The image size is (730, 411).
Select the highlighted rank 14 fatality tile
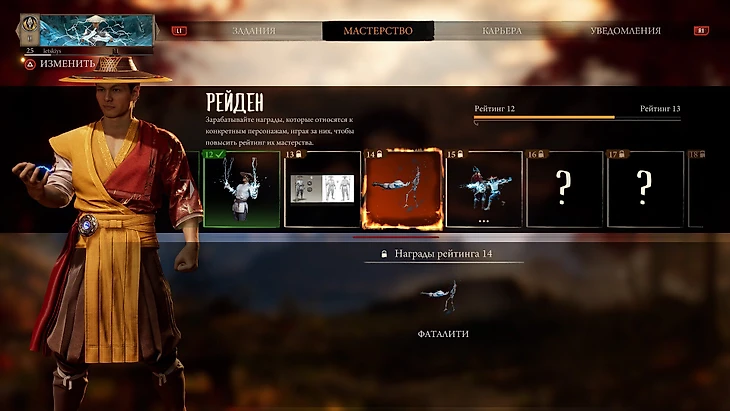[x=403, y=189]
